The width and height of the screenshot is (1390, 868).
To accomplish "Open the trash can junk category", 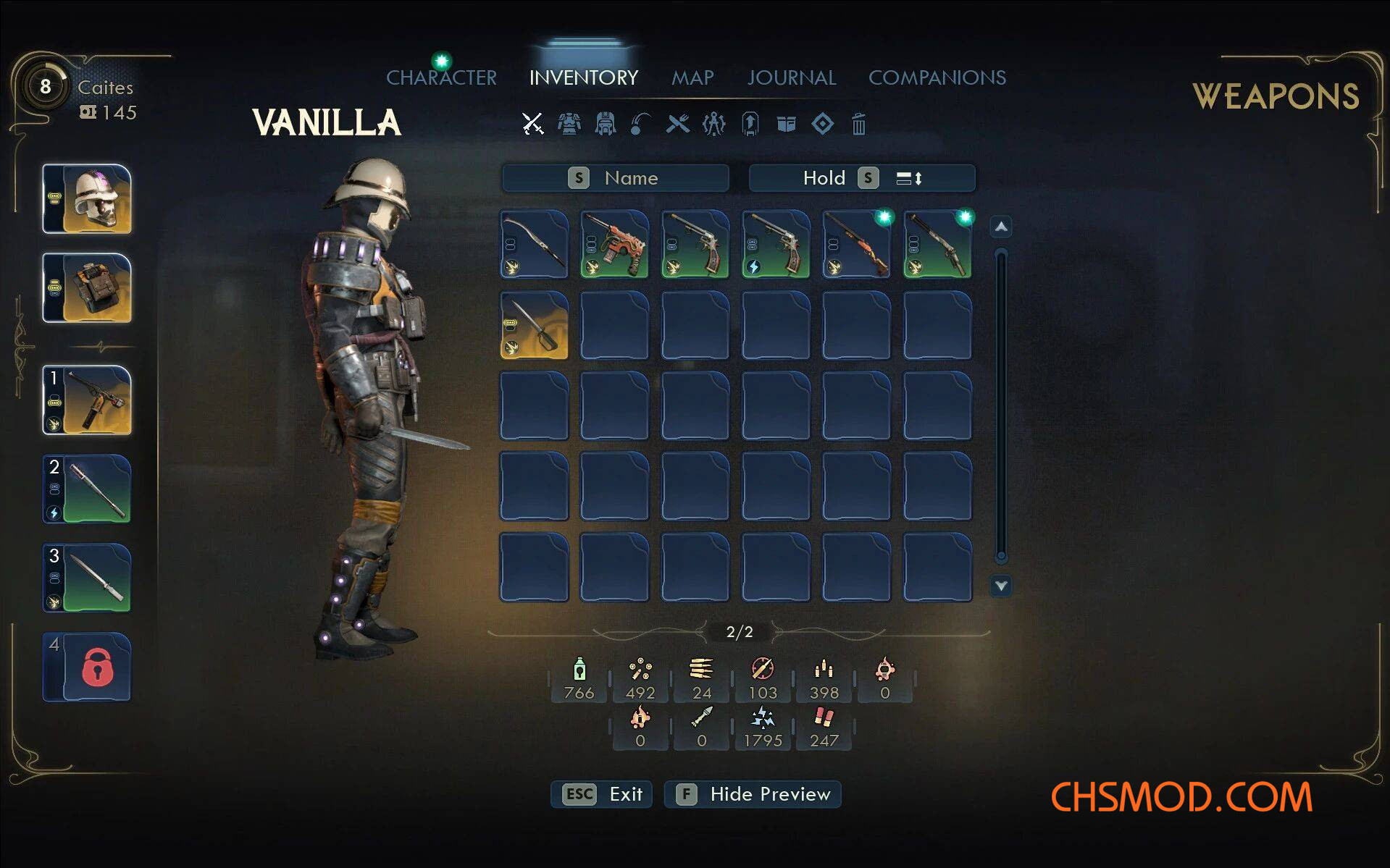I will (x=858, y=124).
